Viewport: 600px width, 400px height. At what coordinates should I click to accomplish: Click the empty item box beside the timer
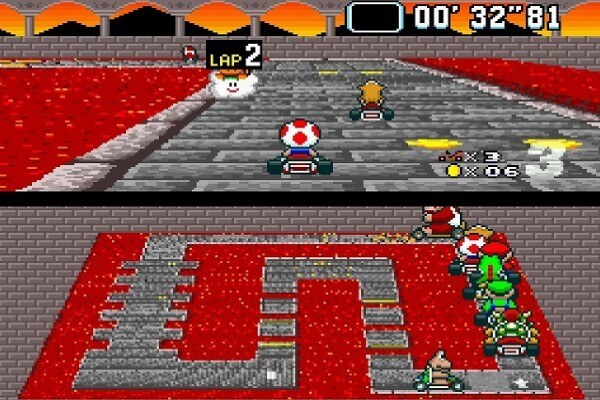click(x=375, y=16)
